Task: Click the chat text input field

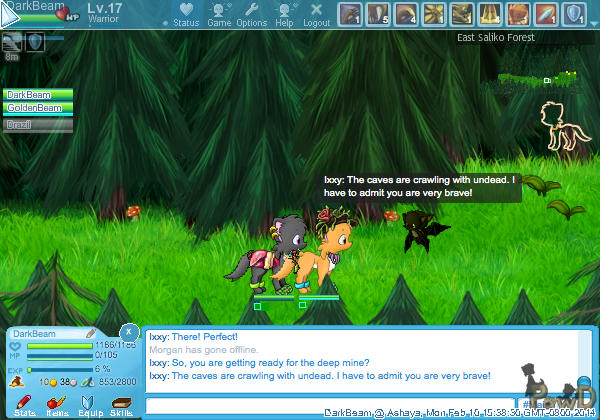Action: click(330, 405)
